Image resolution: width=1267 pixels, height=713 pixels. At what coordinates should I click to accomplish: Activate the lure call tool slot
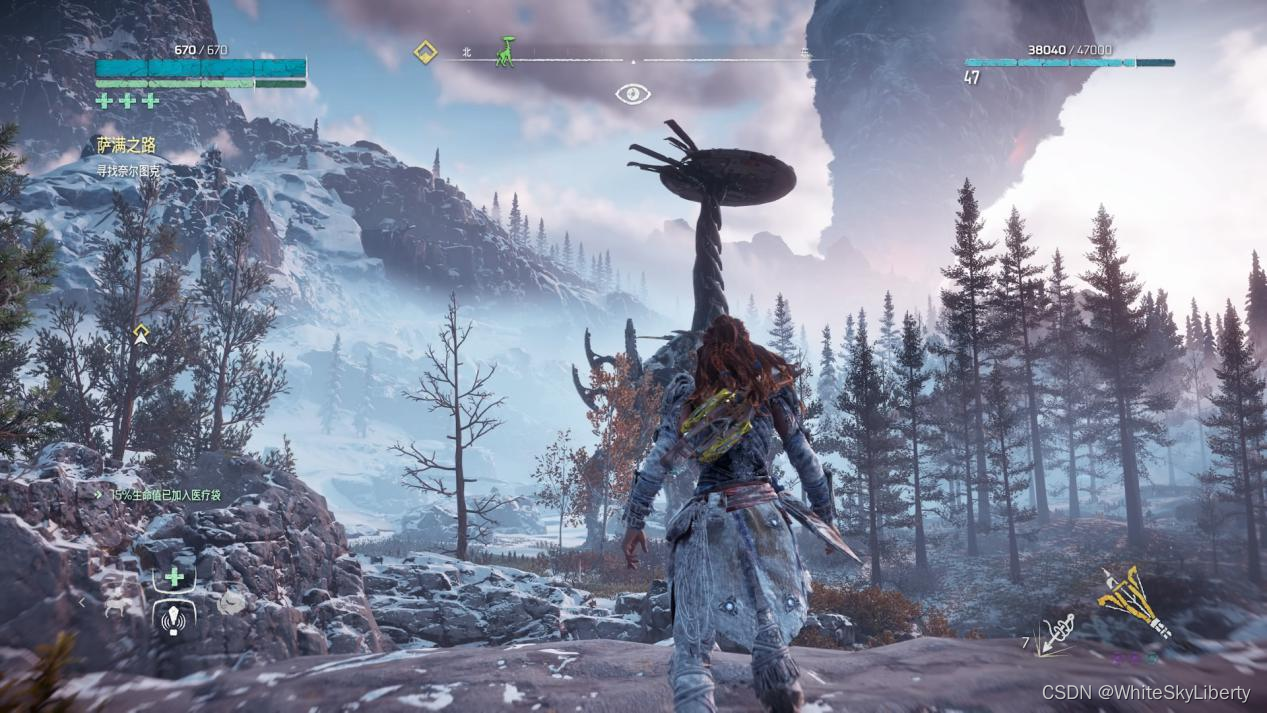point(174,619)
